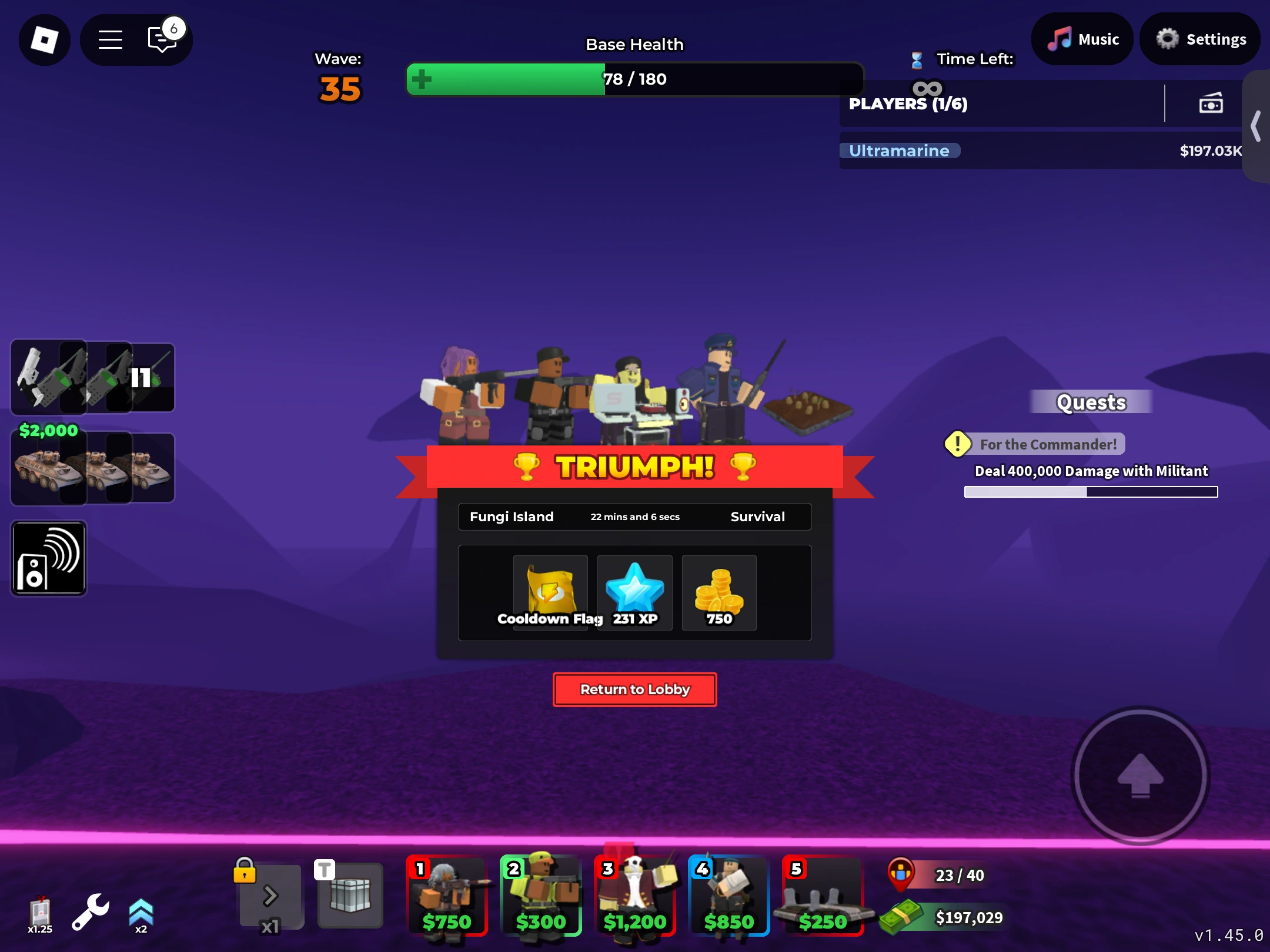Screen dimensions: 1270x952
Task: Open the Music menu
Action: click(1082, 39)
